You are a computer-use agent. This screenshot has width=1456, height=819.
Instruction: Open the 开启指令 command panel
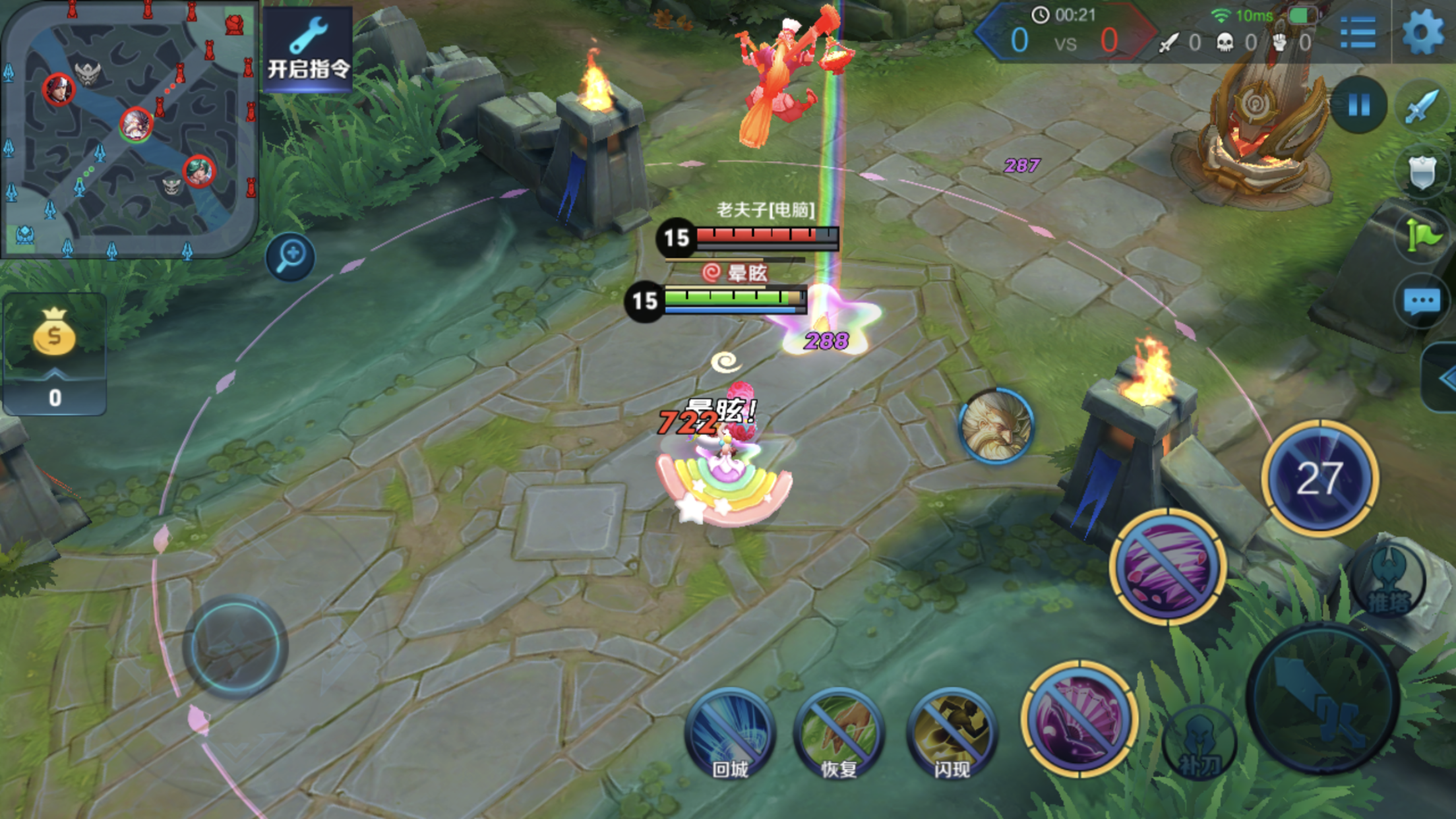(308, 49)
